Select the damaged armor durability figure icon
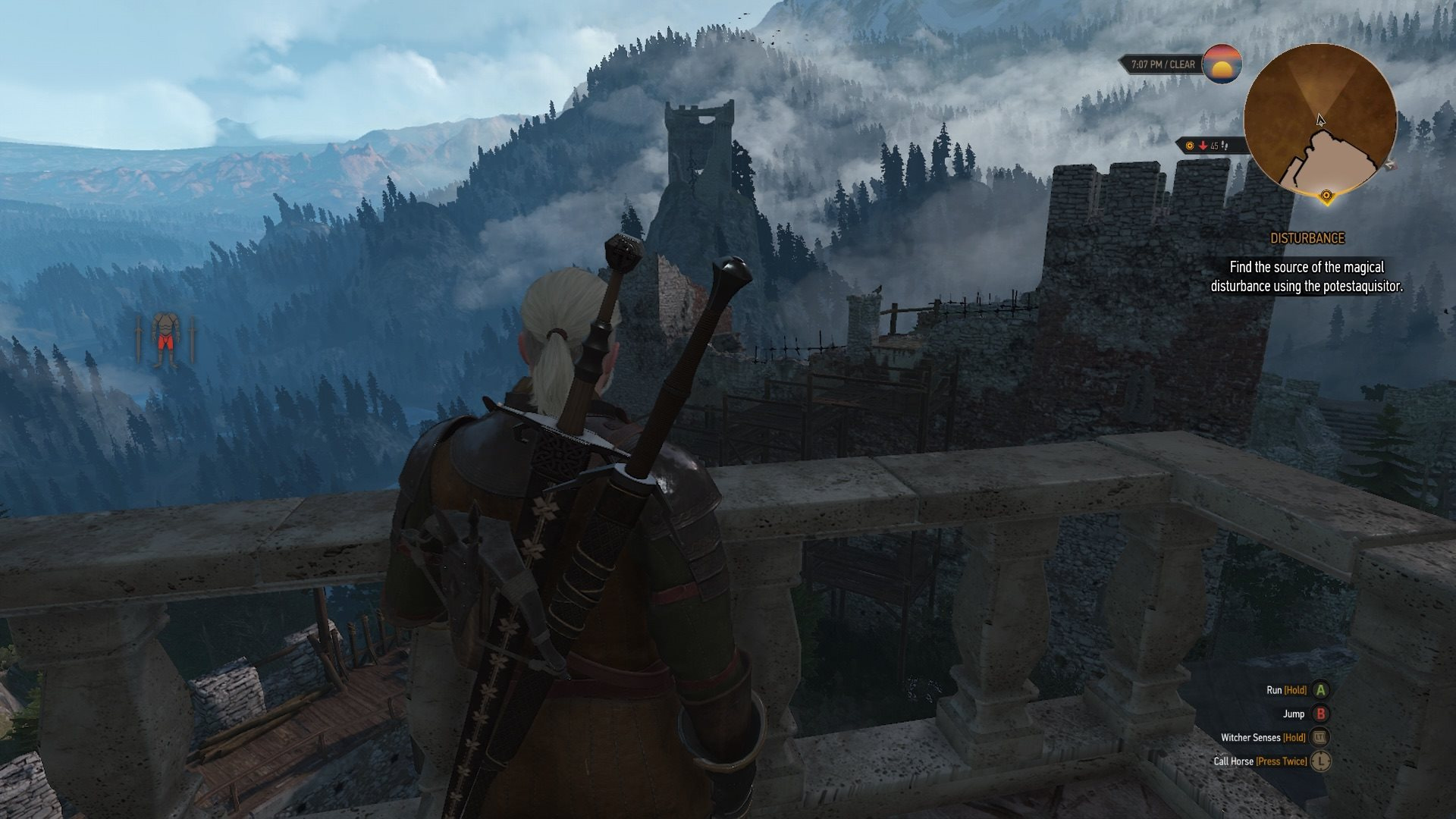Image resolution: width=1456 pixels, height=819 pixels. click(165, 340)
